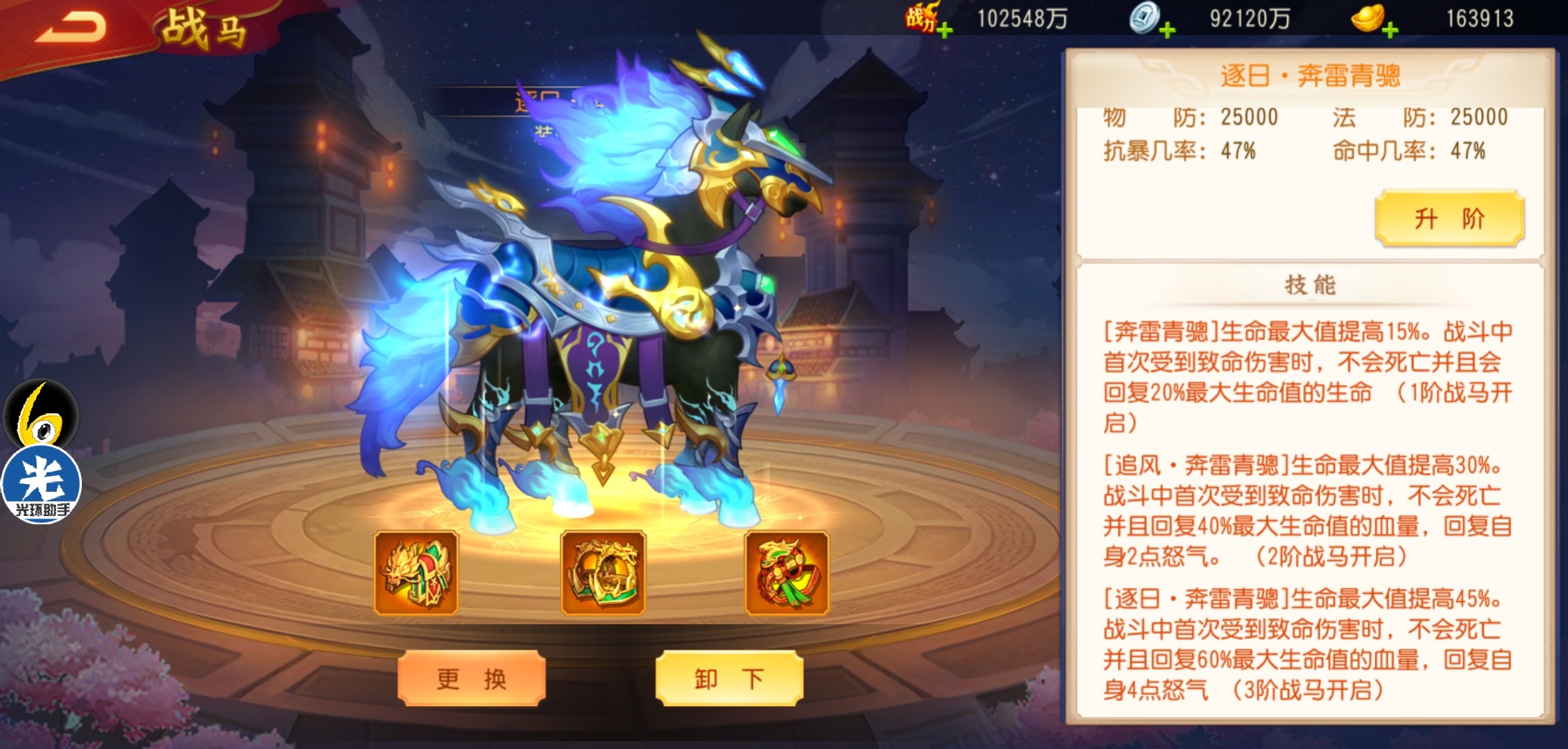Add gold ingots with the plus icon
Screen dimensions: 1568x749
1390,30
